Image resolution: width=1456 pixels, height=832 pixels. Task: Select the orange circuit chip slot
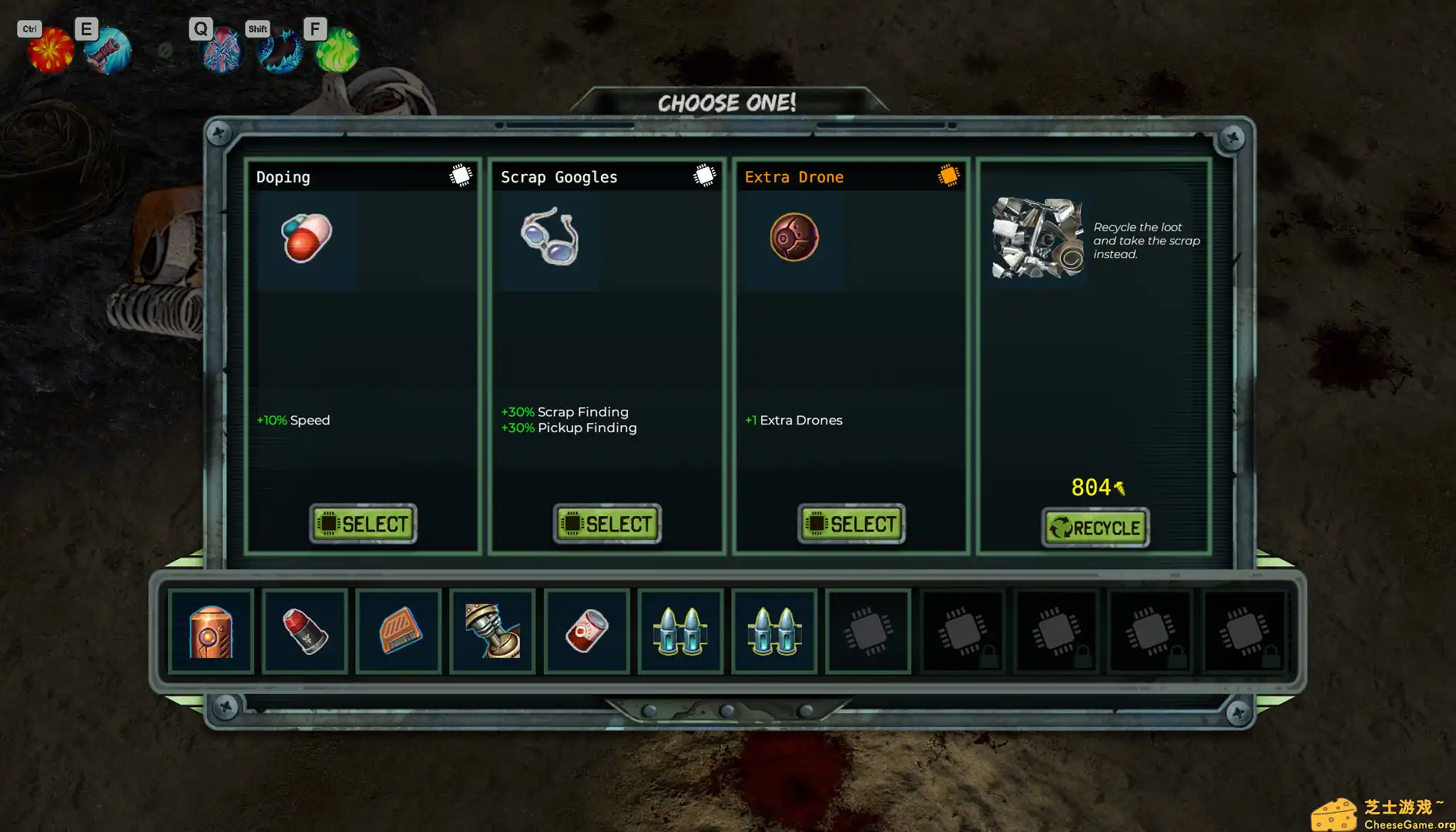[399, 632]
